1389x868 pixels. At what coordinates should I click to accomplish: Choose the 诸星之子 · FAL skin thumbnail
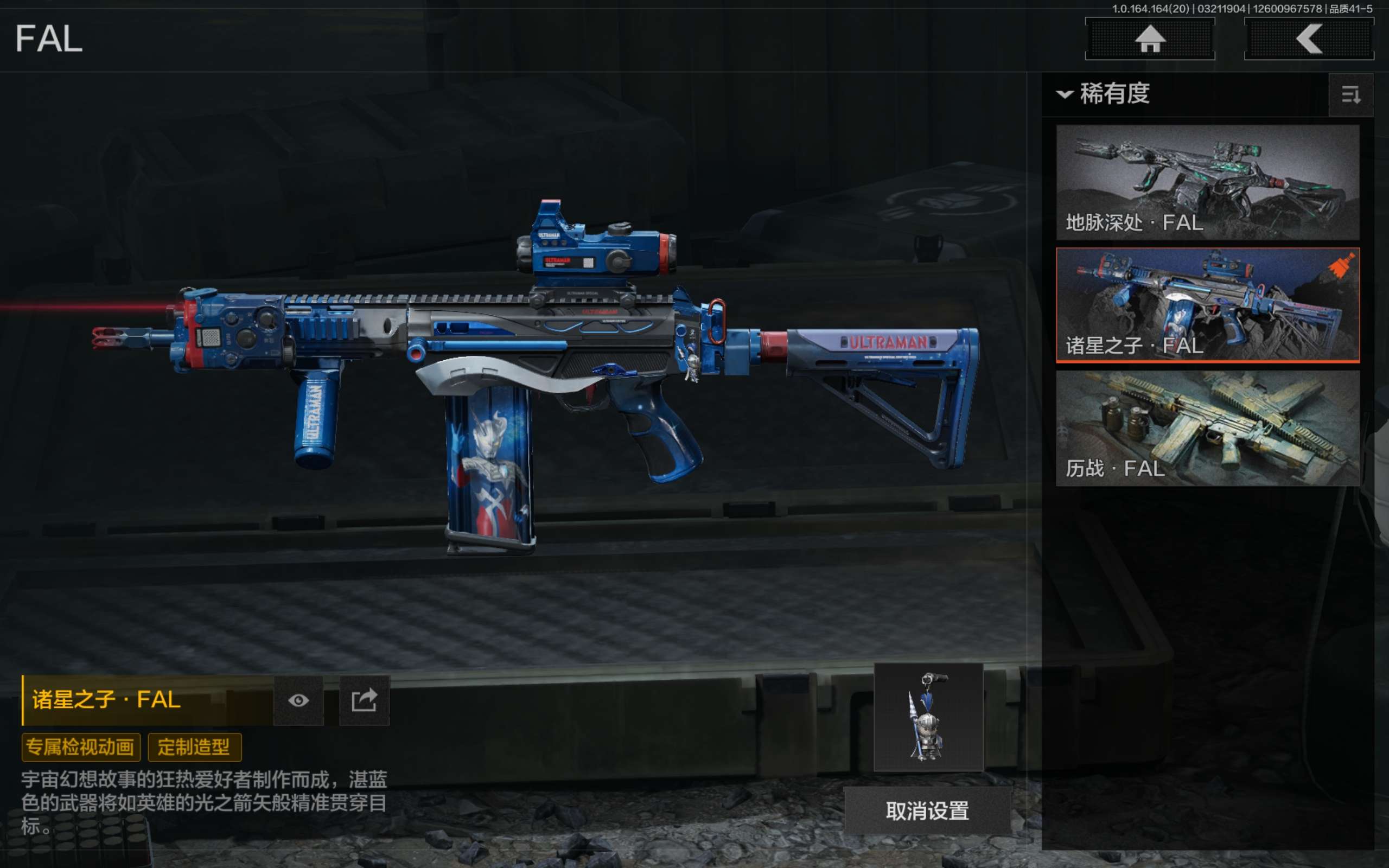1207,305
